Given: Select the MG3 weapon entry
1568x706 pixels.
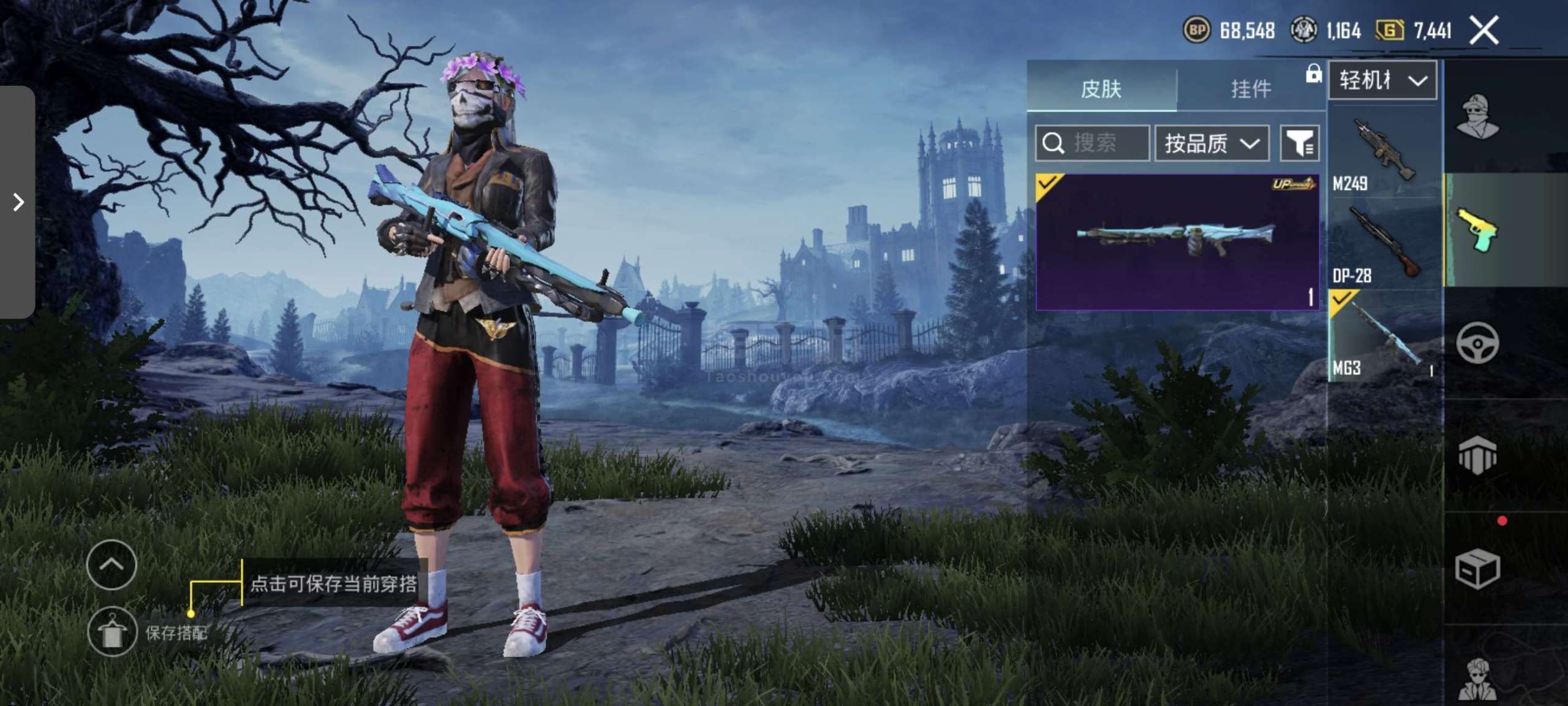Looking at the screenshot, I should [1384, 336].
